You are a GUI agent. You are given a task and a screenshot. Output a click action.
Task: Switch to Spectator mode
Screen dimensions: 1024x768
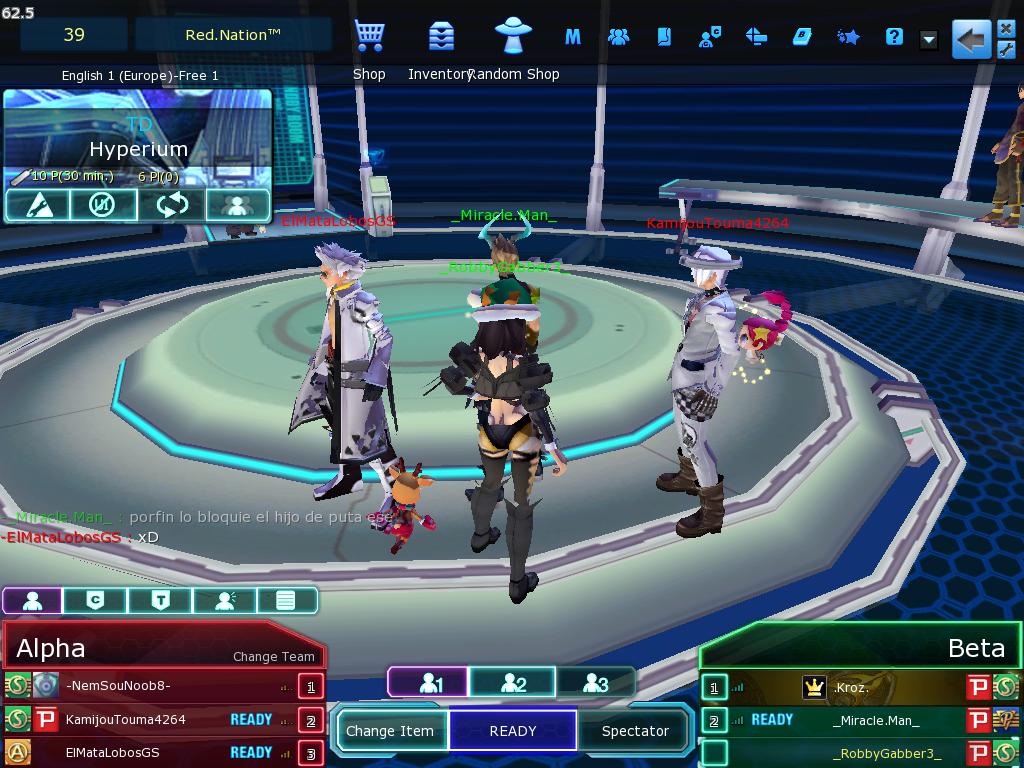[x=635, y=731]
